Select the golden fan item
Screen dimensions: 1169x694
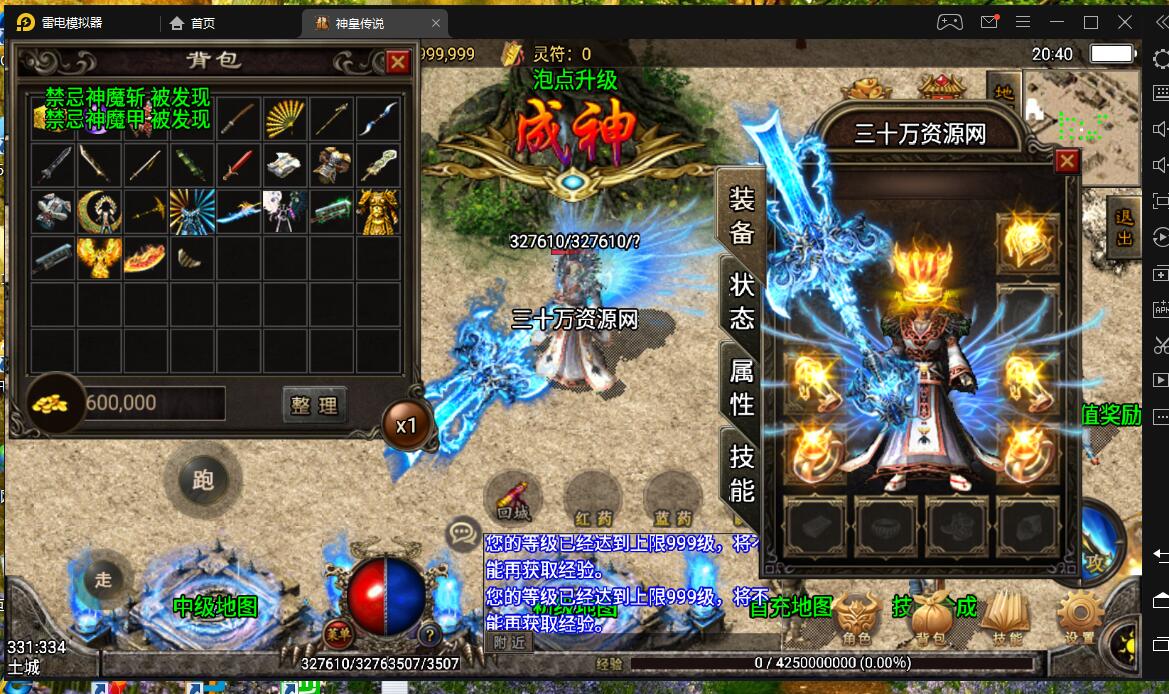coord(286,119)
